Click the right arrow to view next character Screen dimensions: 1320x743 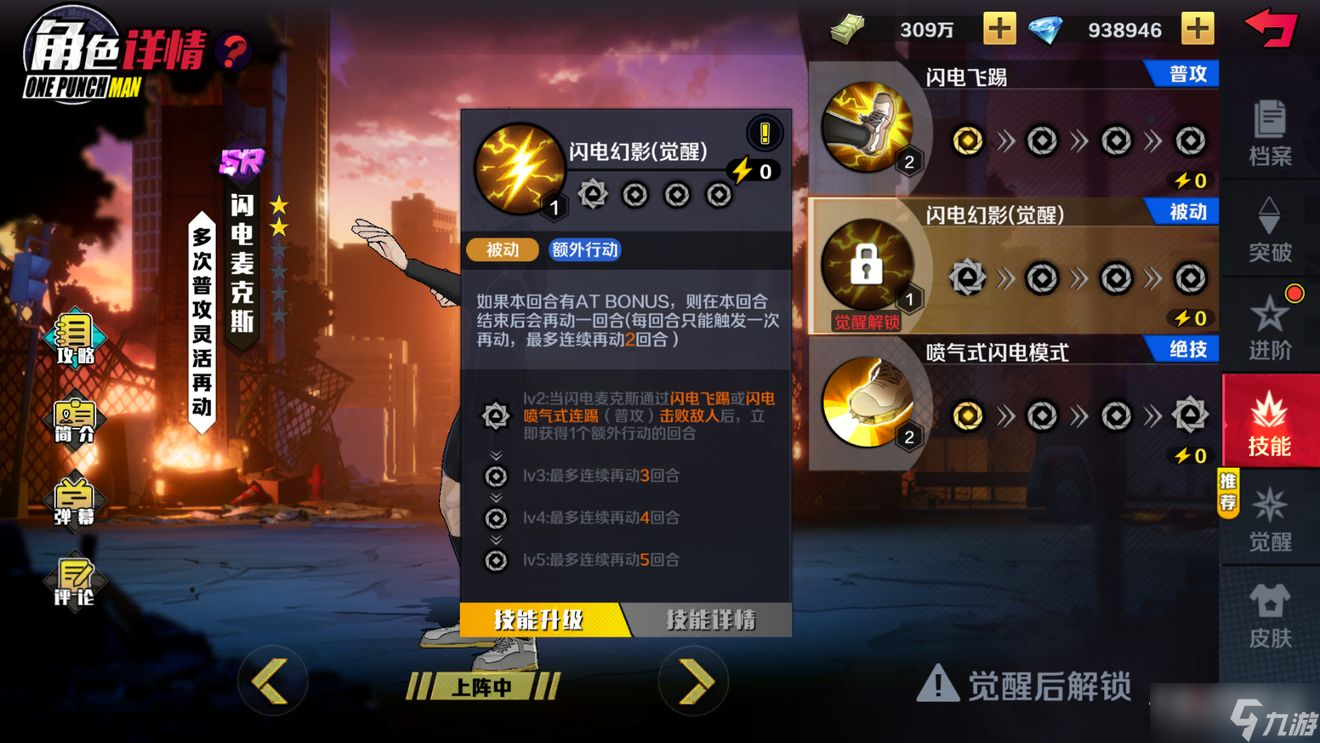pos(693,683)
